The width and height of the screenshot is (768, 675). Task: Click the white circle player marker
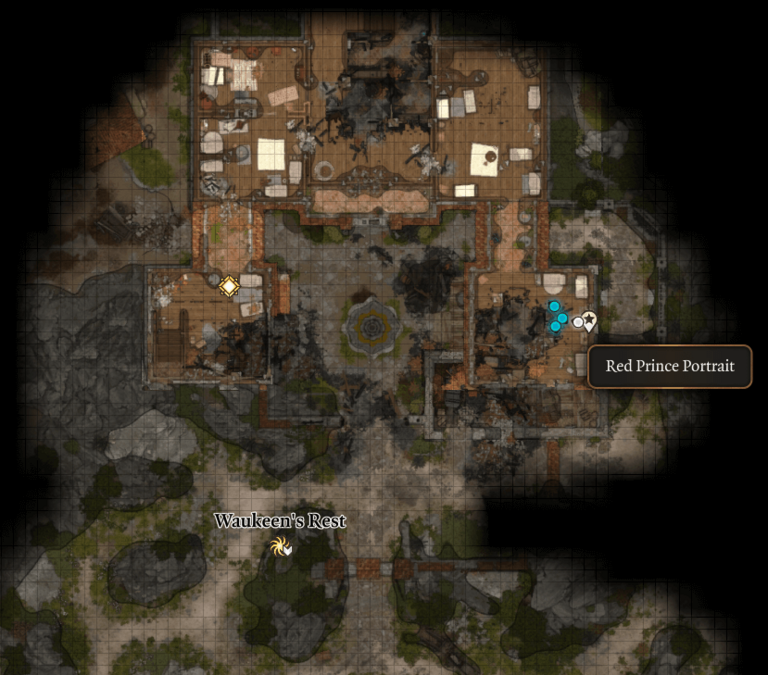(577, 322)
